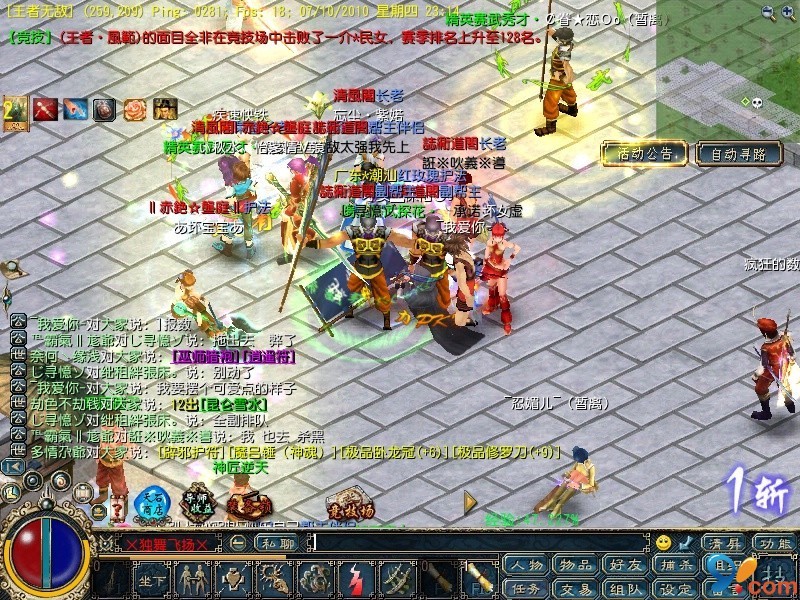Open the 活动公告 event announcements
Viewport: 800px width, 600px height.
click(644, 153)
